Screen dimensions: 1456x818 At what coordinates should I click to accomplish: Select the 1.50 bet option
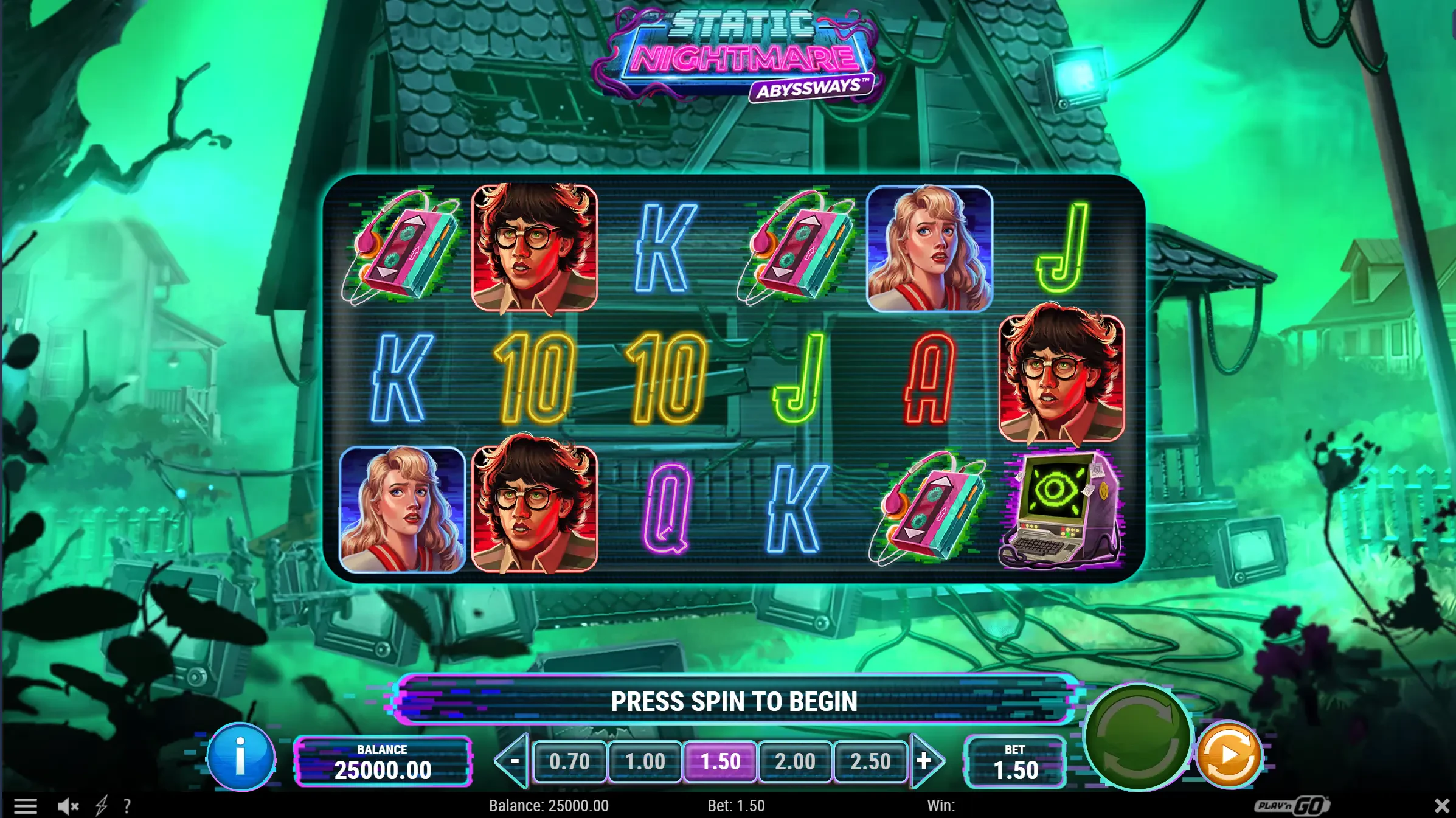720,761
